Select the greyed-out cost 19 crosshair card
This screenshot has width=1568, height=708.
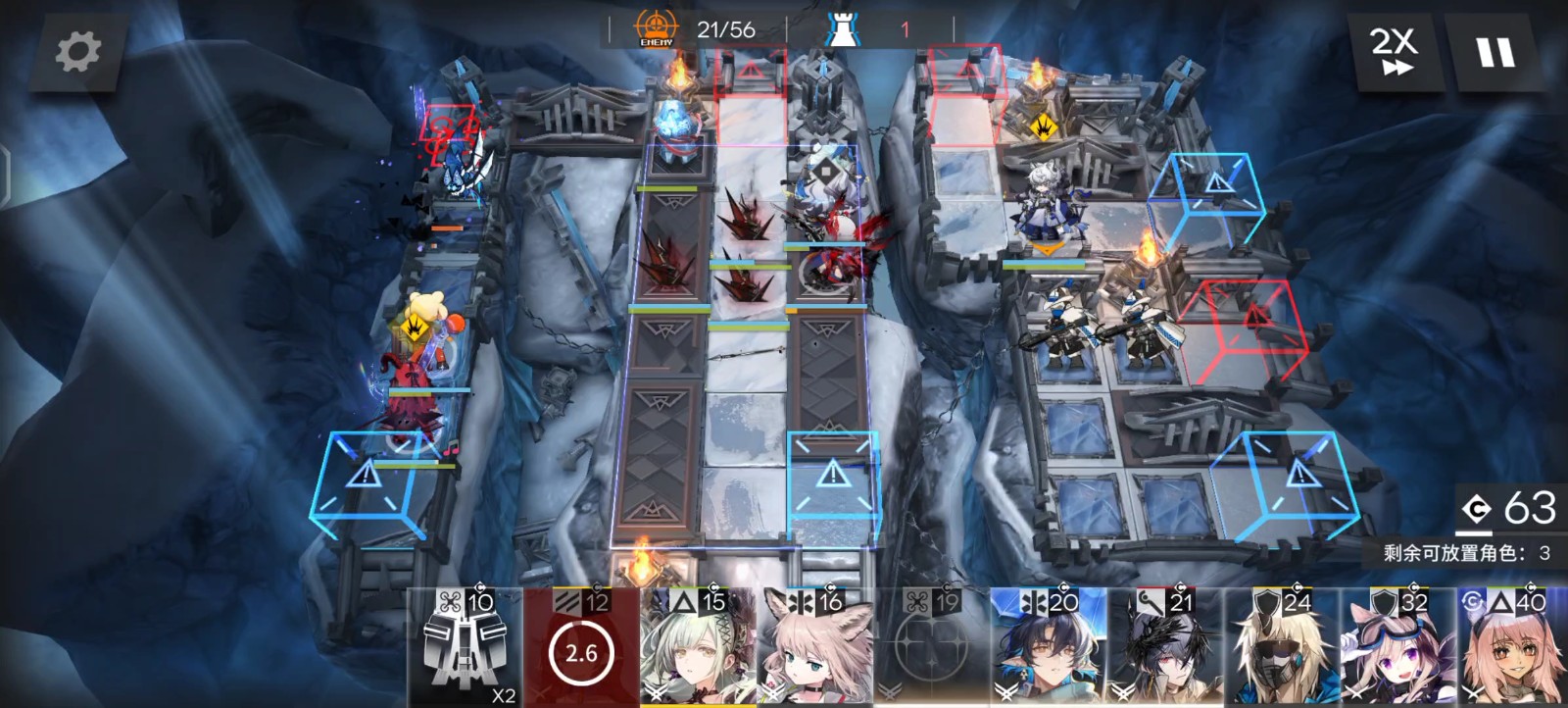point(931,649)
